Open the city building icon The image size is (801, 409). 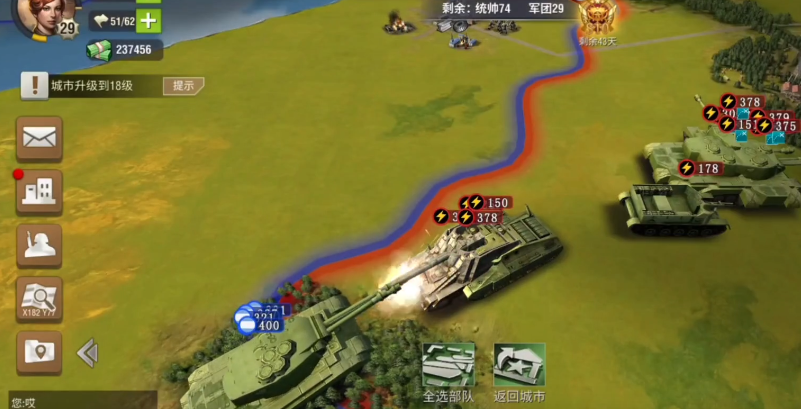pos(39,191)
